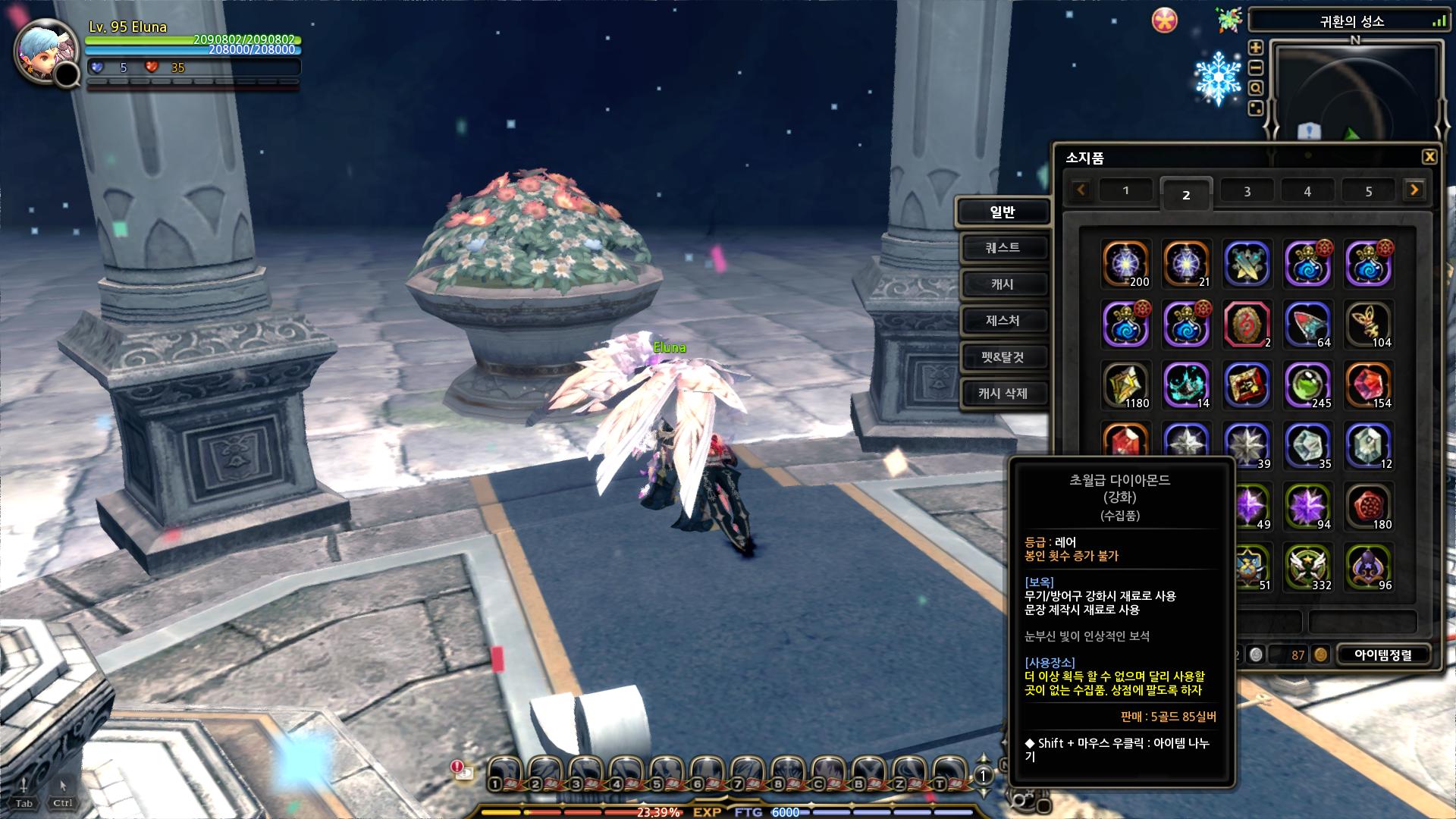Zoom in the minimap with plus button
The height and width of the screenshot is (819, 1456).
click(1256, 48)
